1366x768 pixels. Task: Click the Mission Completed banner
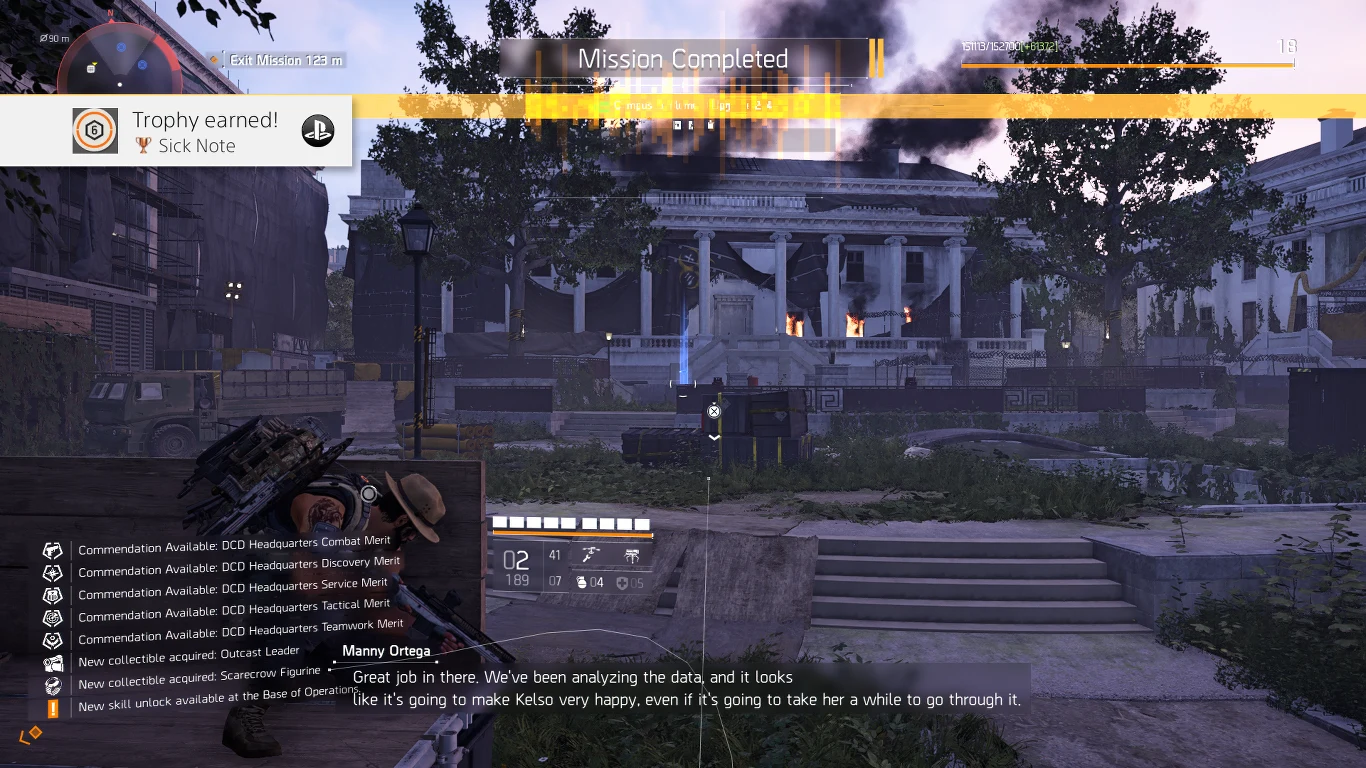pos(683,59)
